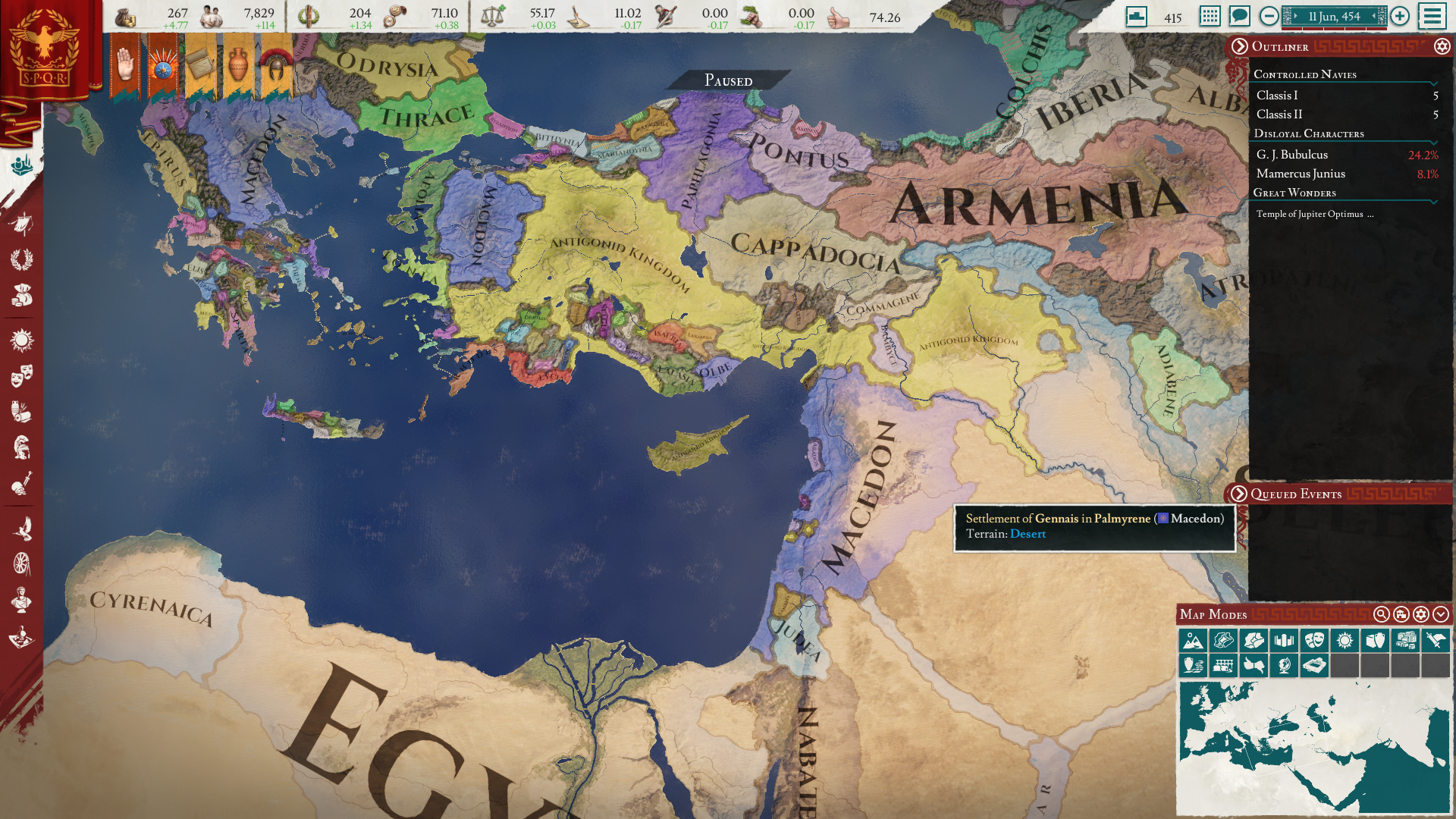Open Classis I navy from Controlled Navies
Viewport: 1456px width, 819px height.
(1277, 96)
